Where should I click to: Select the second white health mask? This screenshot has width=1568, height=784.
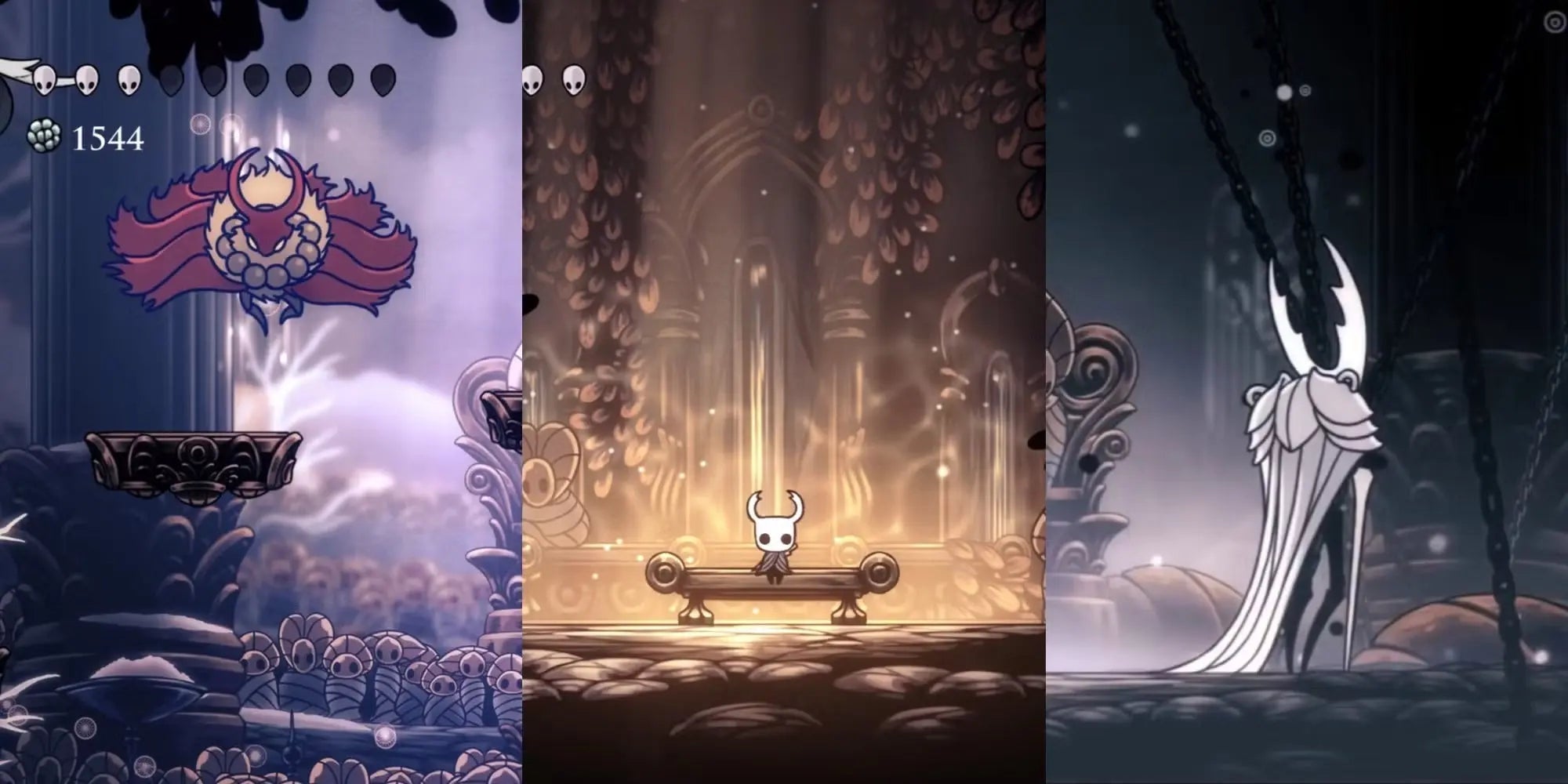tap(86, 80)
